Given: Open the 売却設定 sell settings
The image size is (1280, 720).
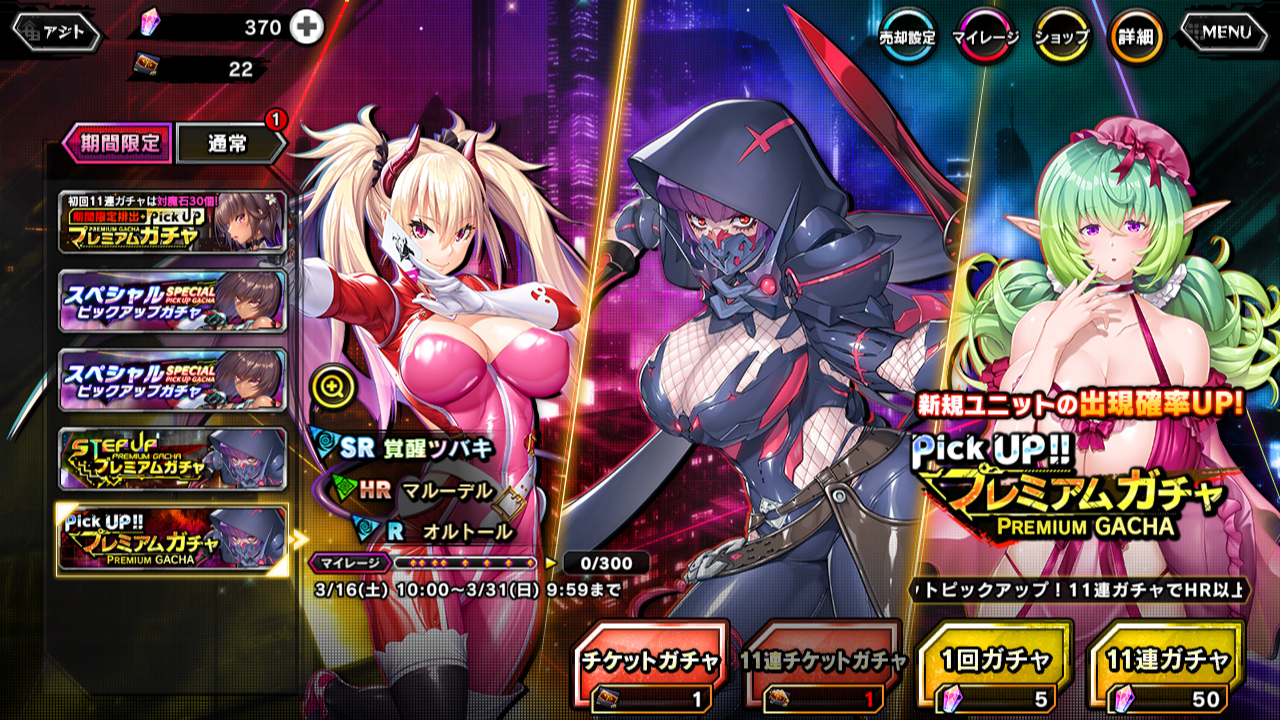Looking at the screenshot, I should coord(907,36).
